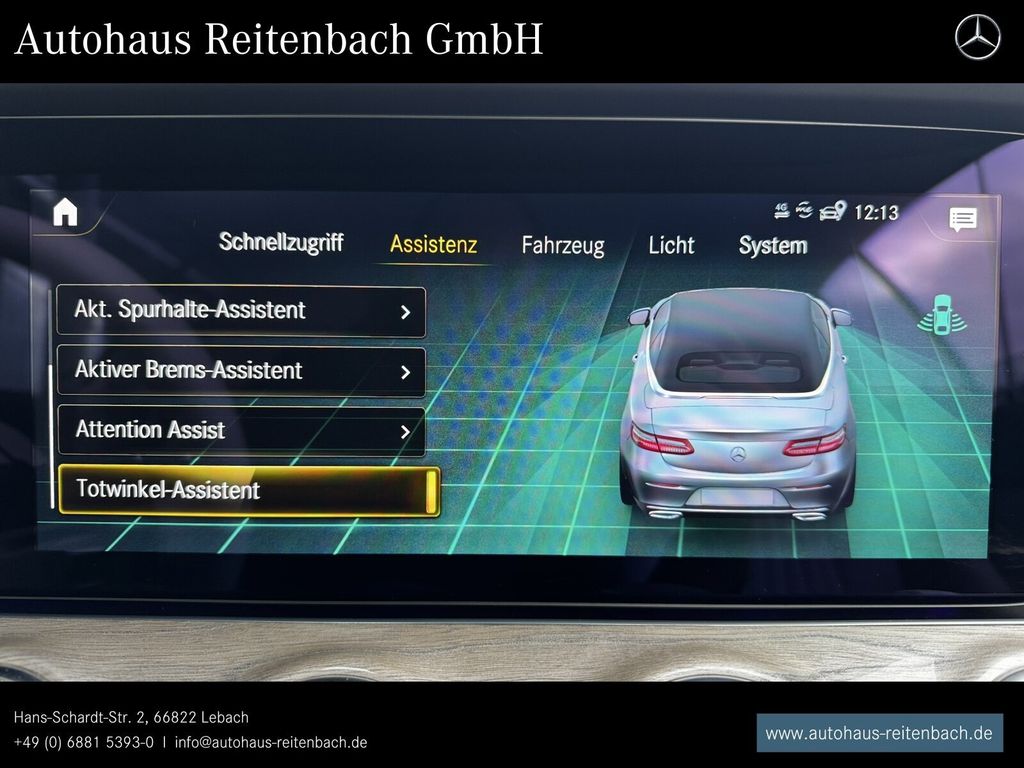This screenshot has width=1024, height=768.
Task: Switch to the Licht tab
Action: (671, 245)
